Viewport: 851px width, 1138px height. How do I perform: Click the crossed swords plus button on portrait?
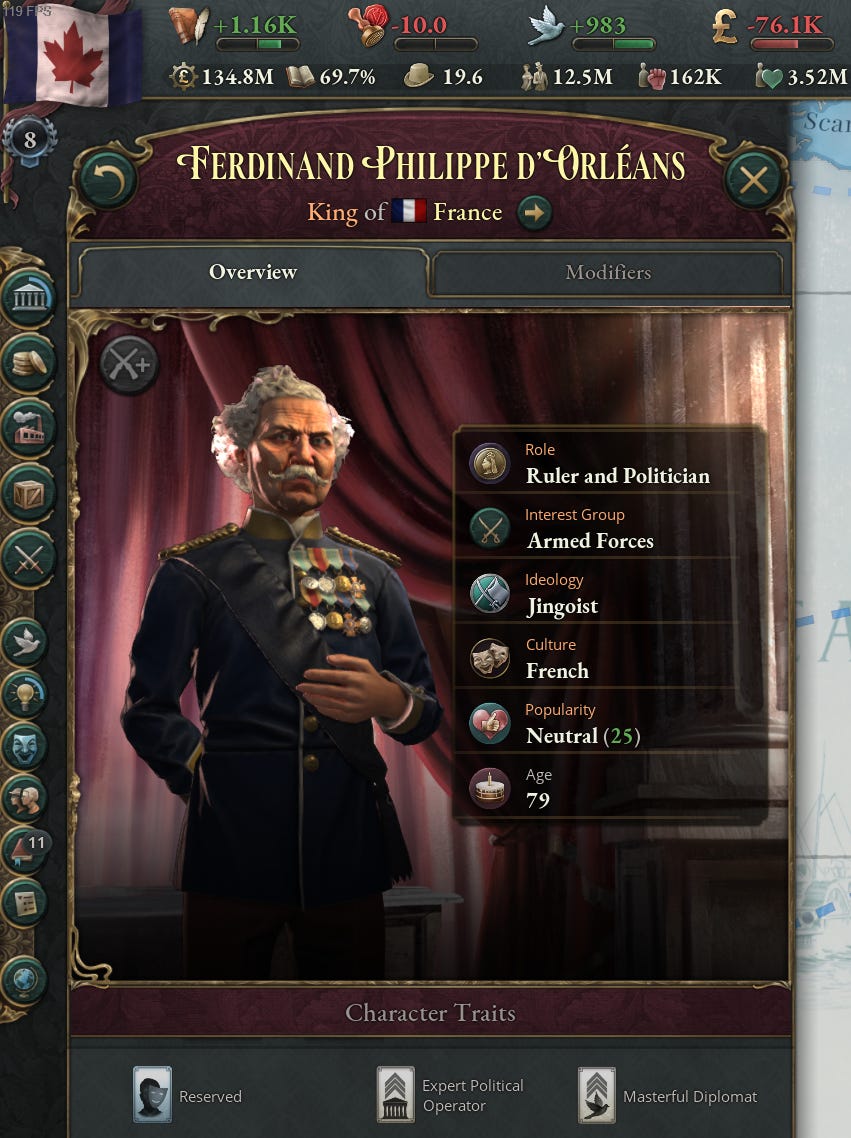(129, 364)
